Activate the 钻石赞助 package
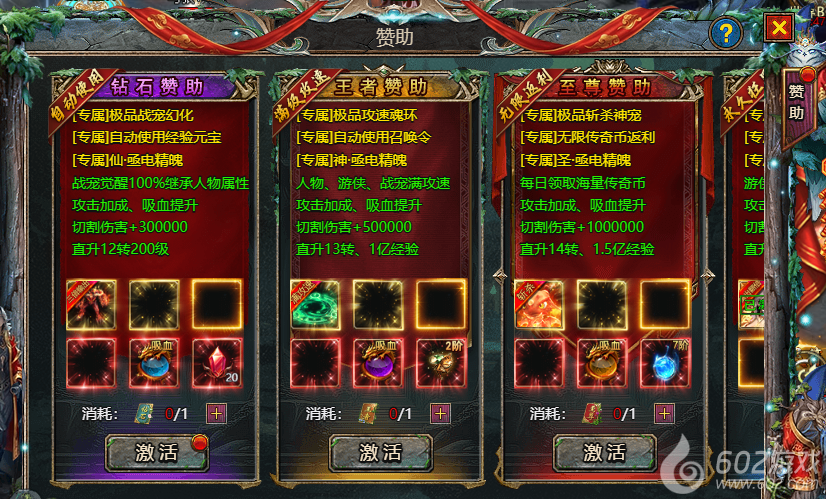 pyautogui.click(x=157, y=452)
